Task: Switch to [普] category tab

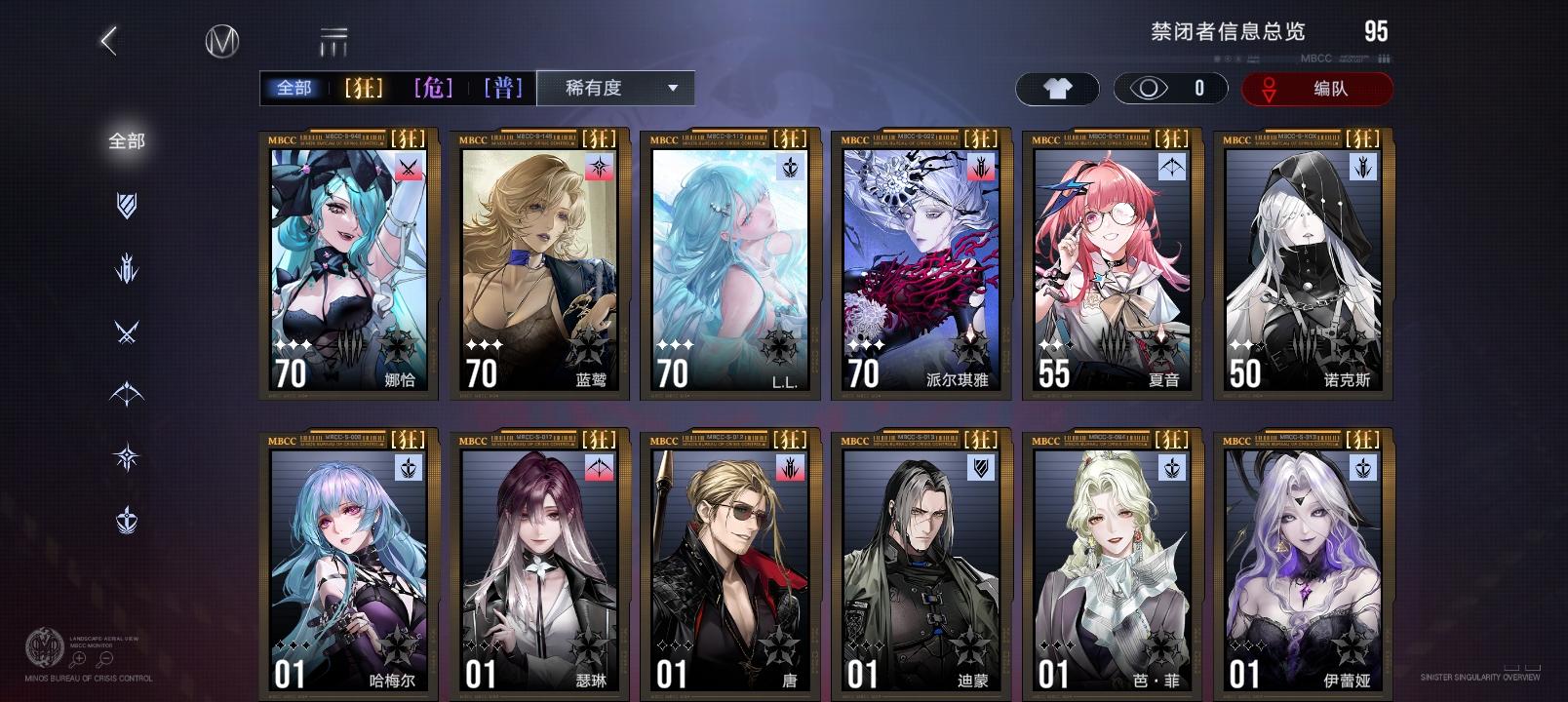Action: coord(504,87)
